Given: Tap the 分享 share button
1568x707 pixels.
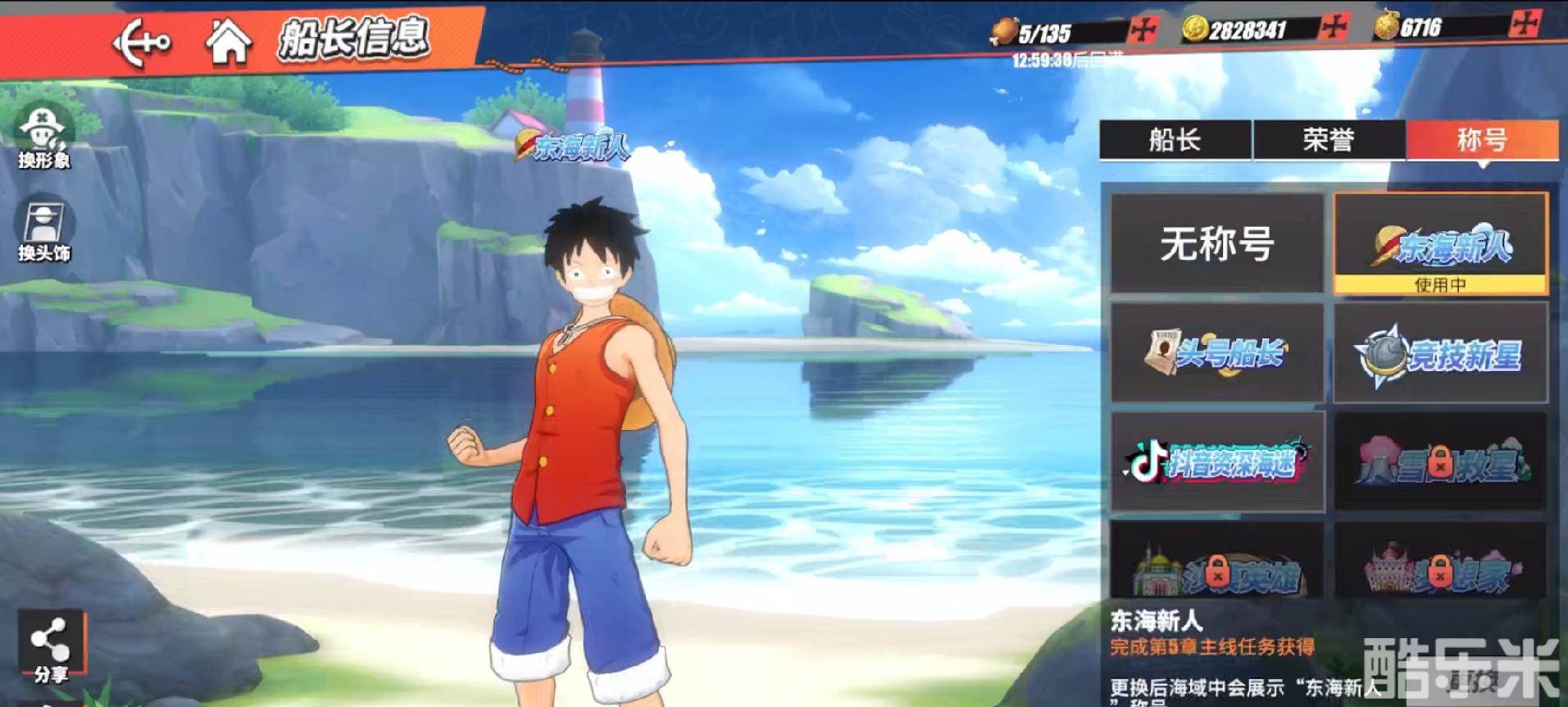Looking at the screenshot, I should 50,647.
